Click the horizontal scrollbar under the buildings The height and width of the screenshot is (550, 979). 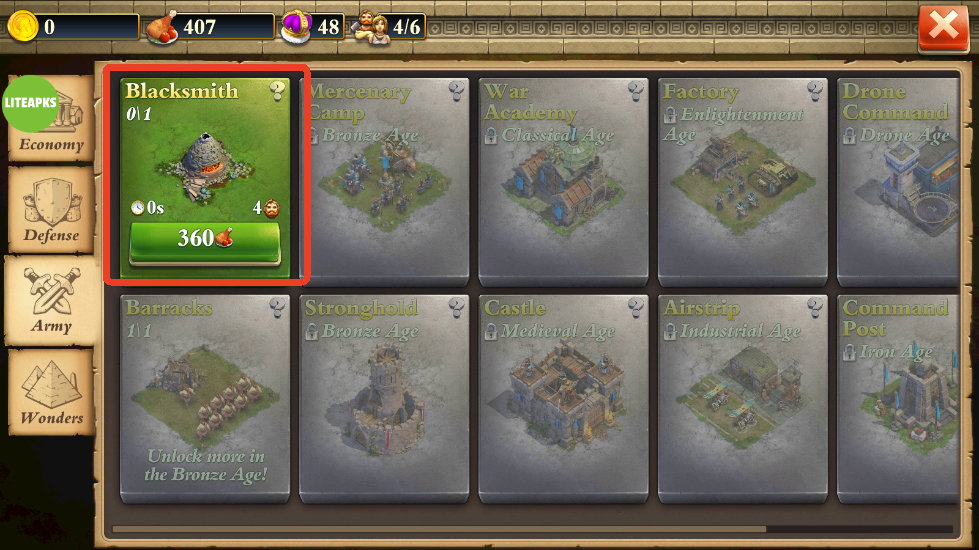point(438,529)
